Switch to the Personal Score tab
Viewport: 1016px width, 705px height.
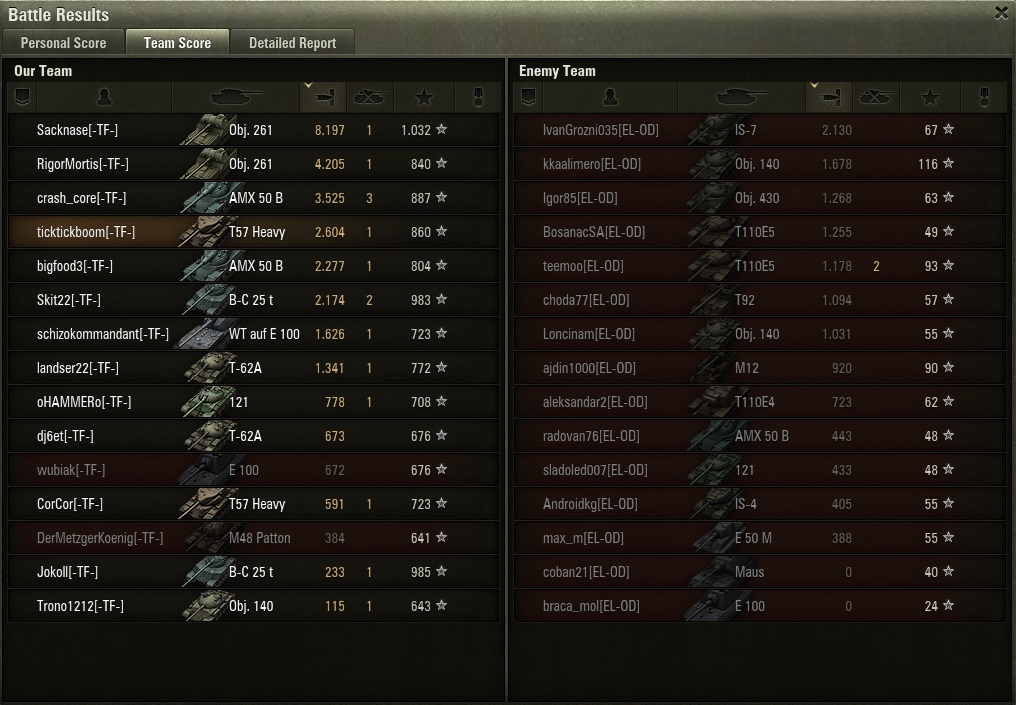click(x=63, y=43)
